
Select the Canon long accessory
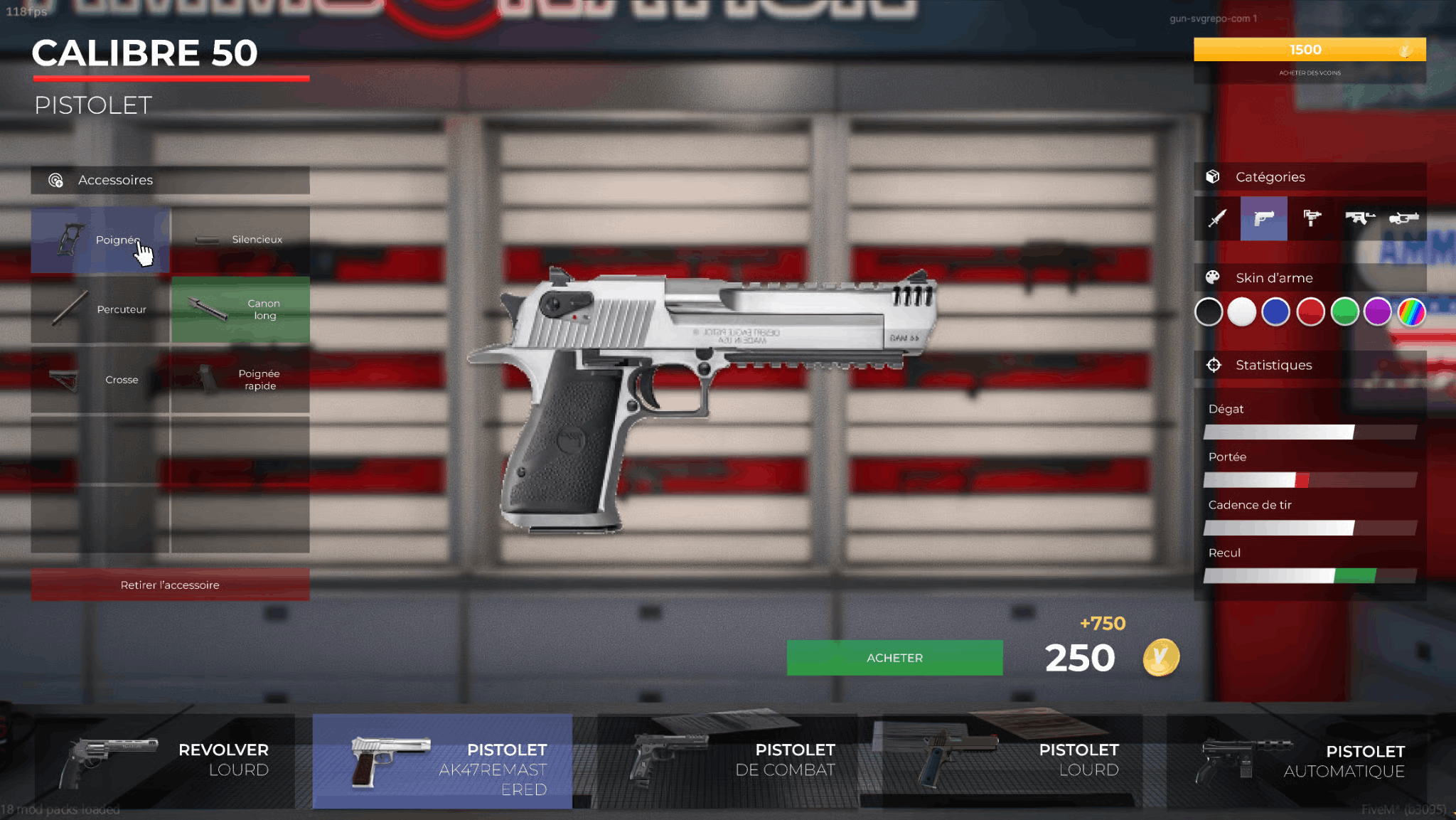pos(240,310)
